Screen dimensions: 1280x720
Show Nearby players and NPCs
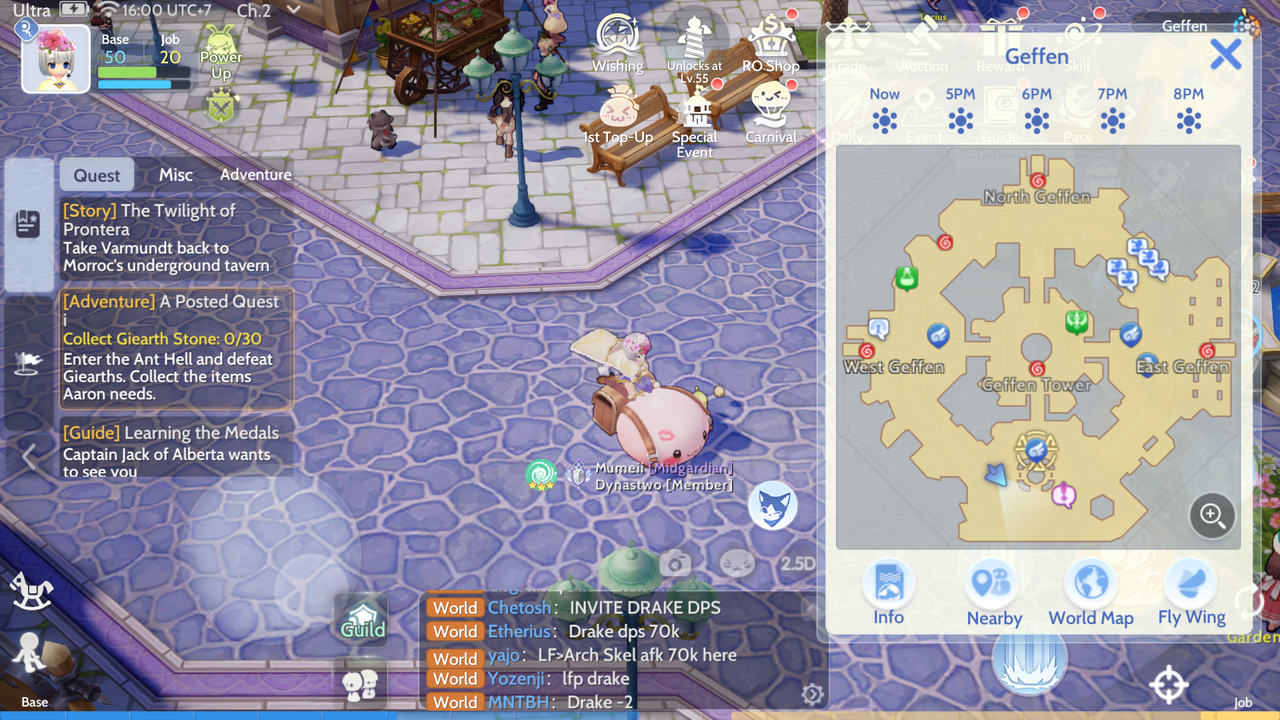click(993, 591)
